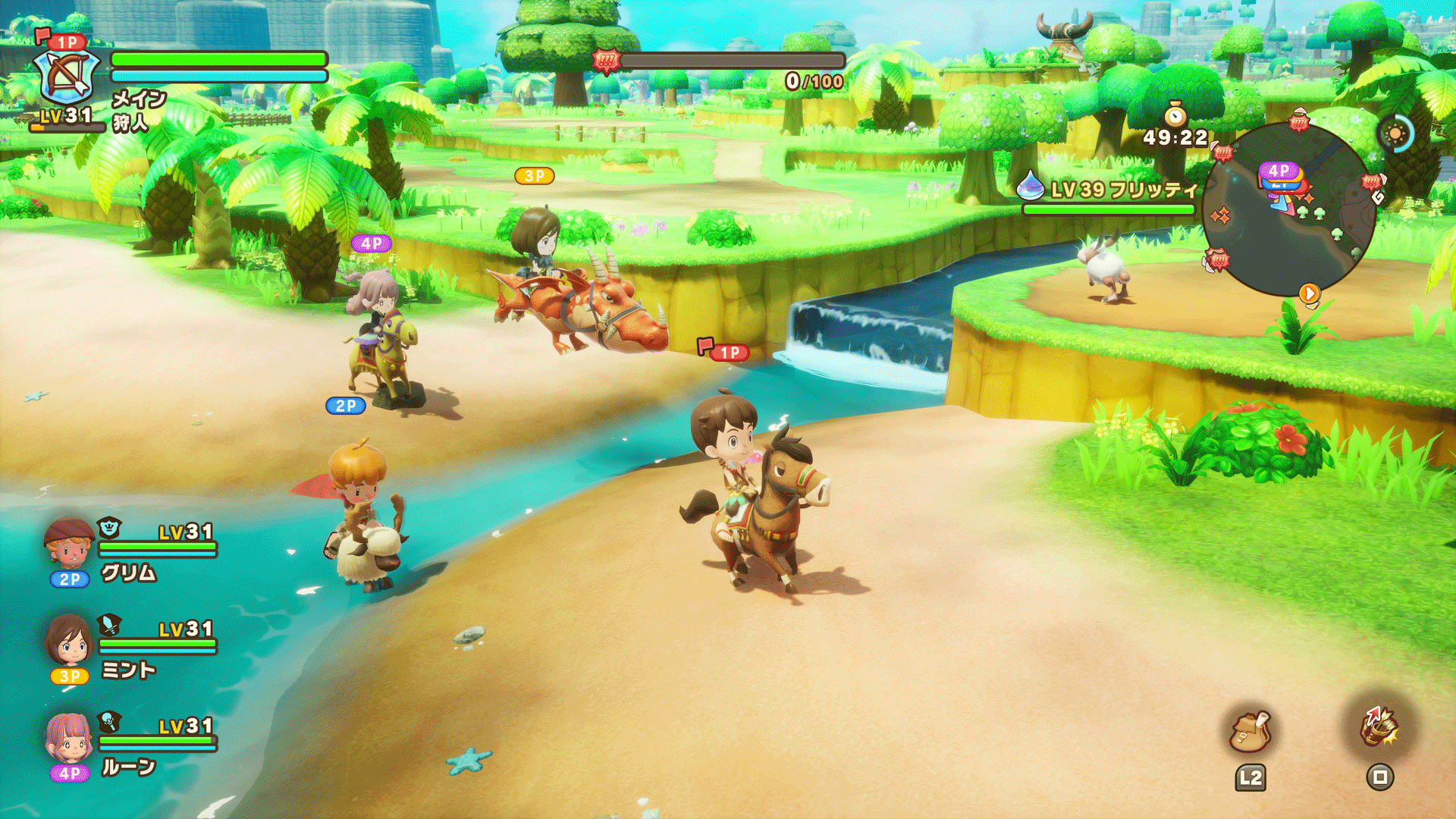Select the 4P player marker on minimap
Screen dimensions: 1456x819
coord(1279,171)
